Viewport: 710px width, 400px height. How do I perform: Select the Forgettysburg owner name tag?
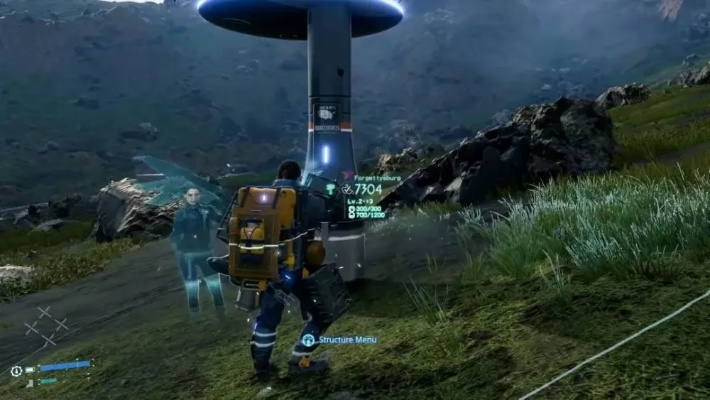(x=376, y=177)
